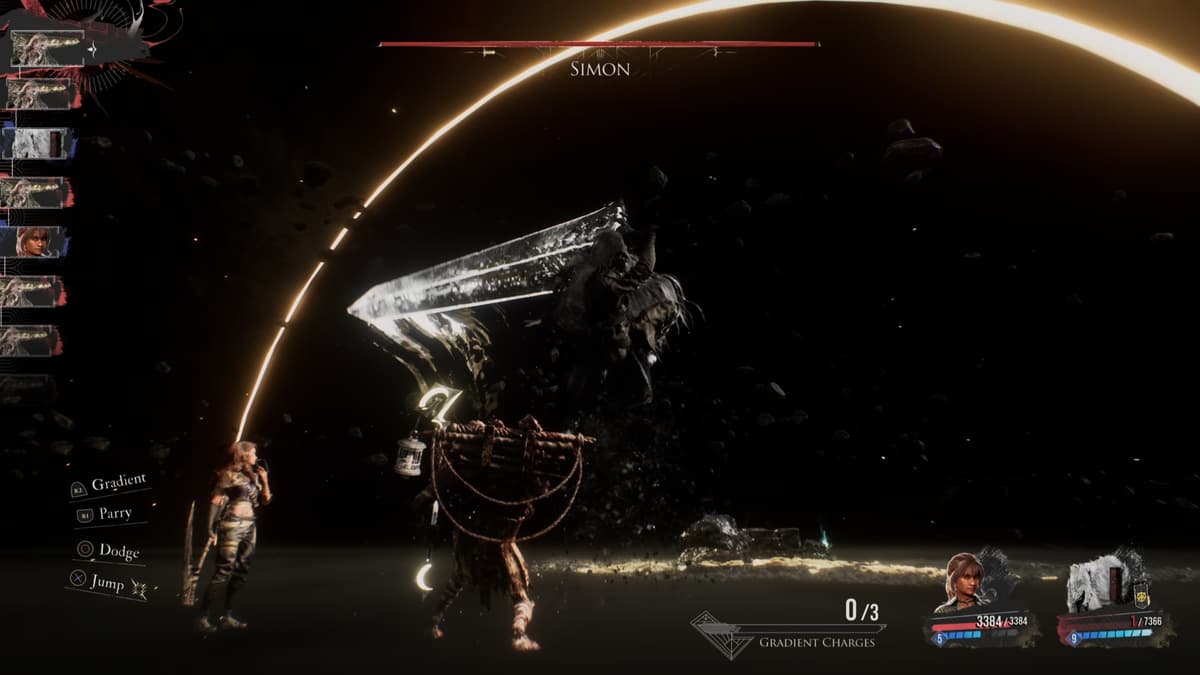Select the party member portrait with 3384 health
The width and height of the screenshot is (1200, 675).
point(964,580)
